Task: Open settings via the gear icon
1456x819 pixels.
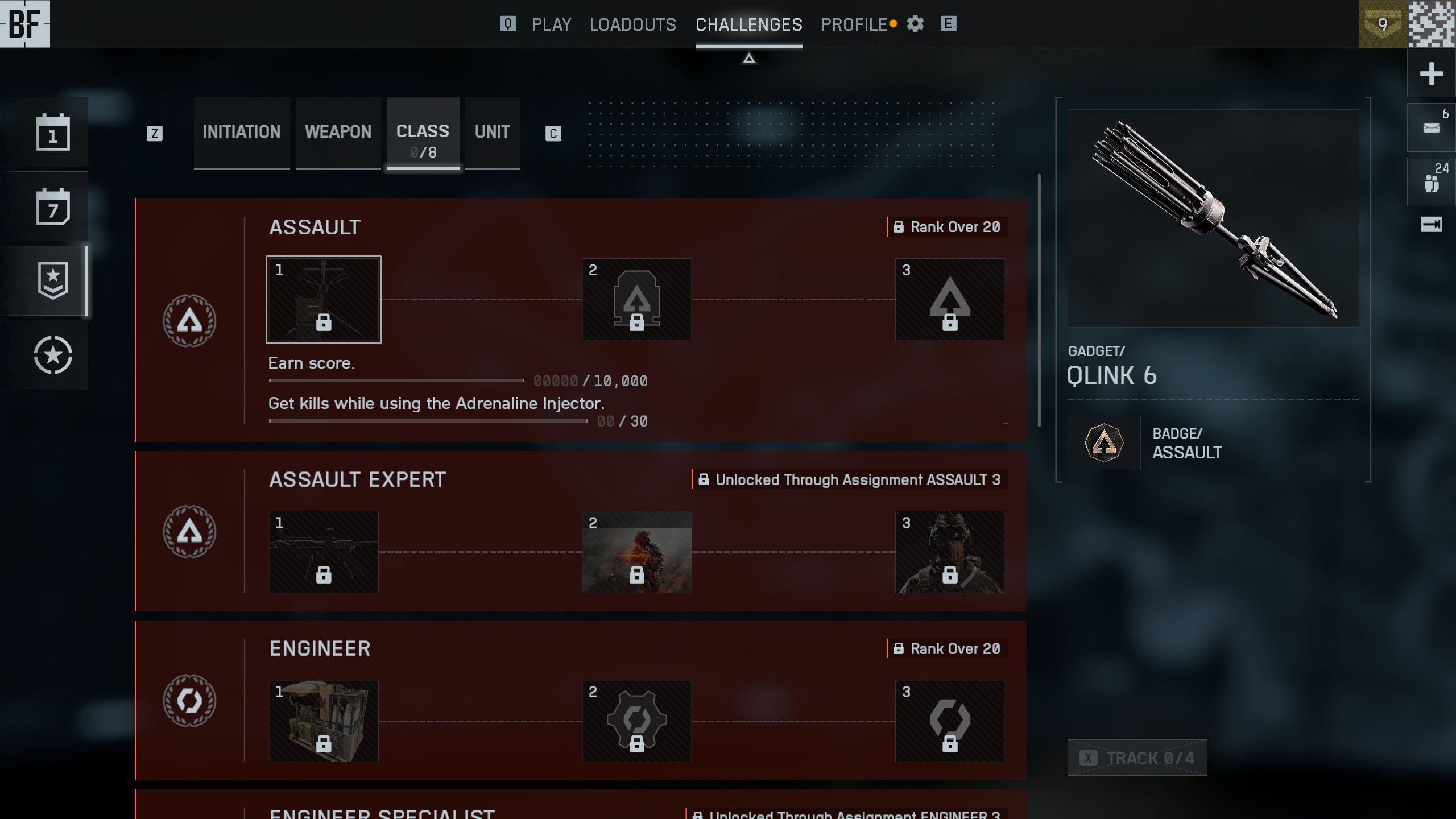Action: point(915,24)
